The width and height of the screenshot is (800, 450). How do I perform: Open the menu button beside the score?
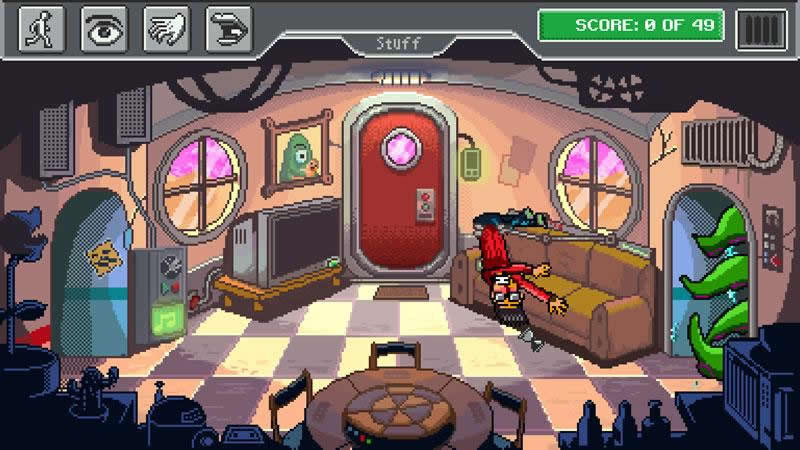tap(761, 28)
